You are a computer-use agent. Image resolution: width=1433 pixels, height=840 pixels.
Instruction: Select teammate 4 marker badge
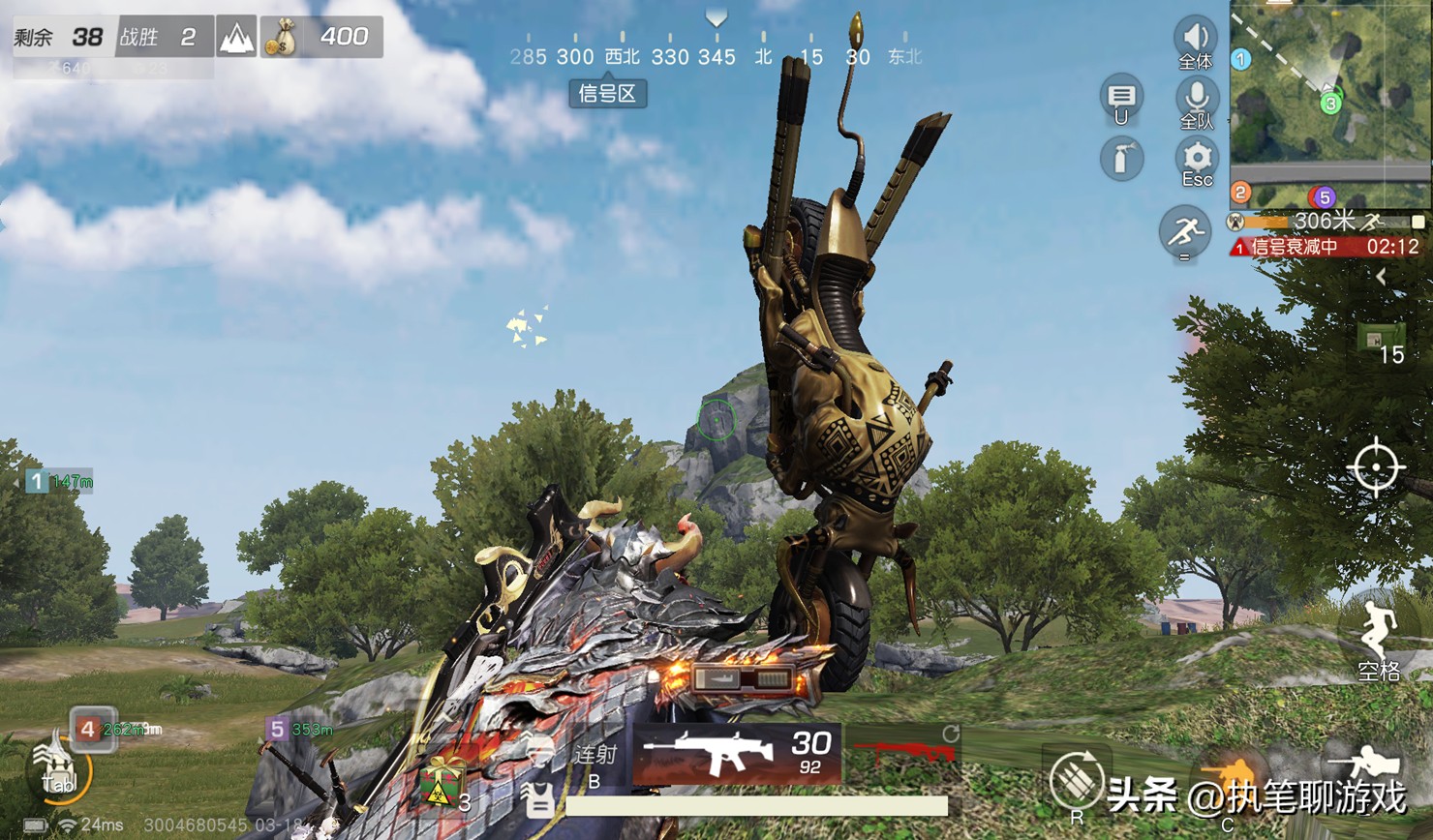pyautogui.click(x=88, y=728)
